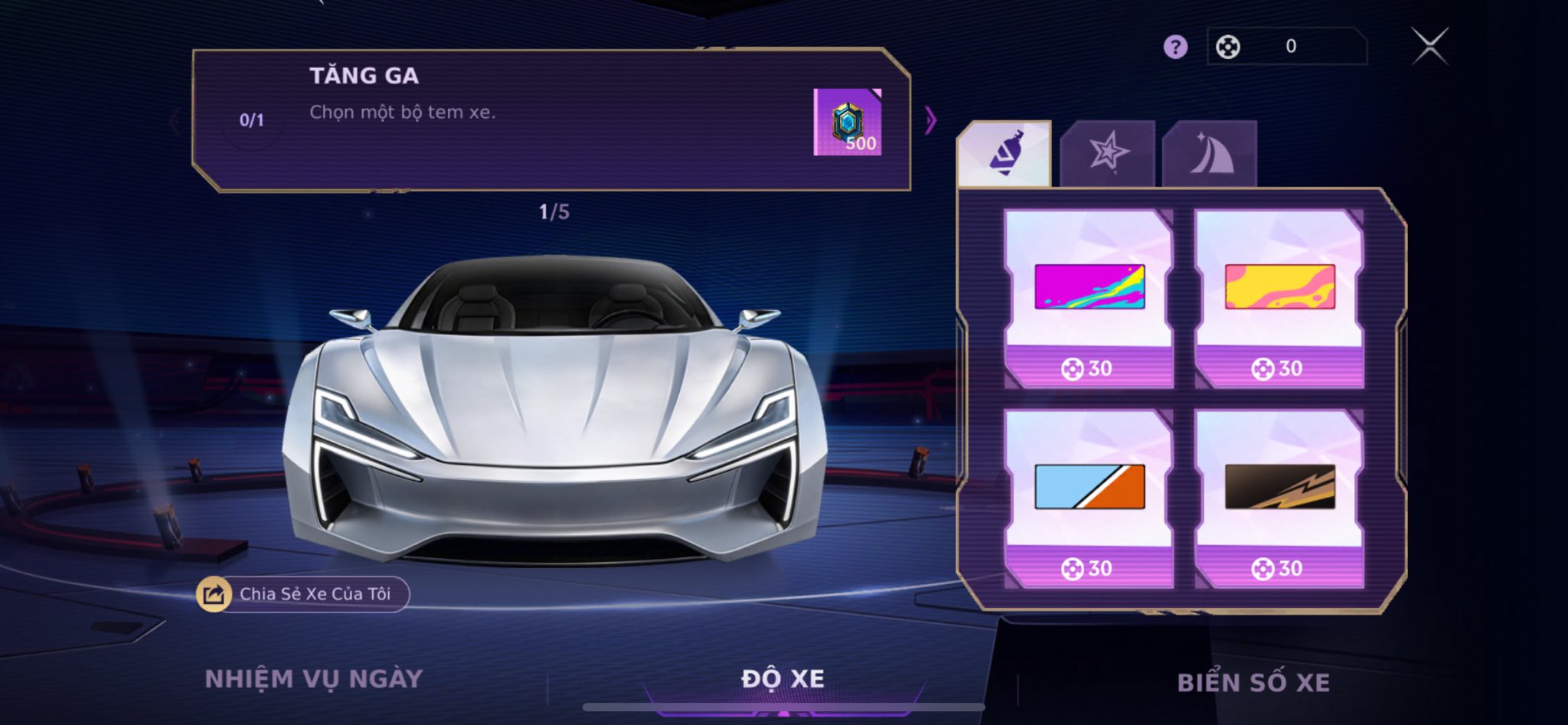
Task: Tap the 500 gem reward icon
Action: tap(847, 122)
